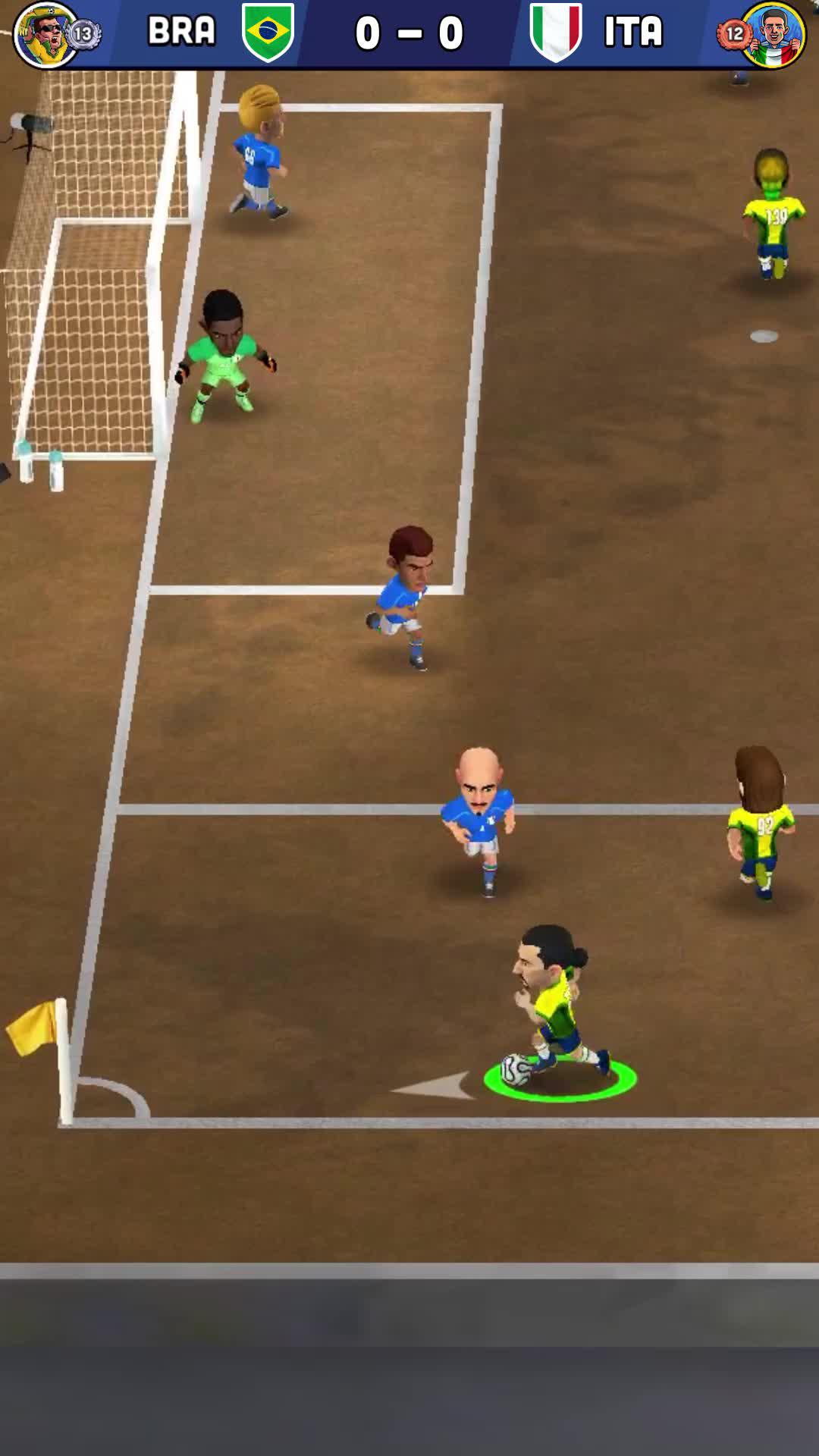This screenshot has width=819, height=1456.
Task: Tap the Italy player's avatar portrait
Action: tap(773, 34)
